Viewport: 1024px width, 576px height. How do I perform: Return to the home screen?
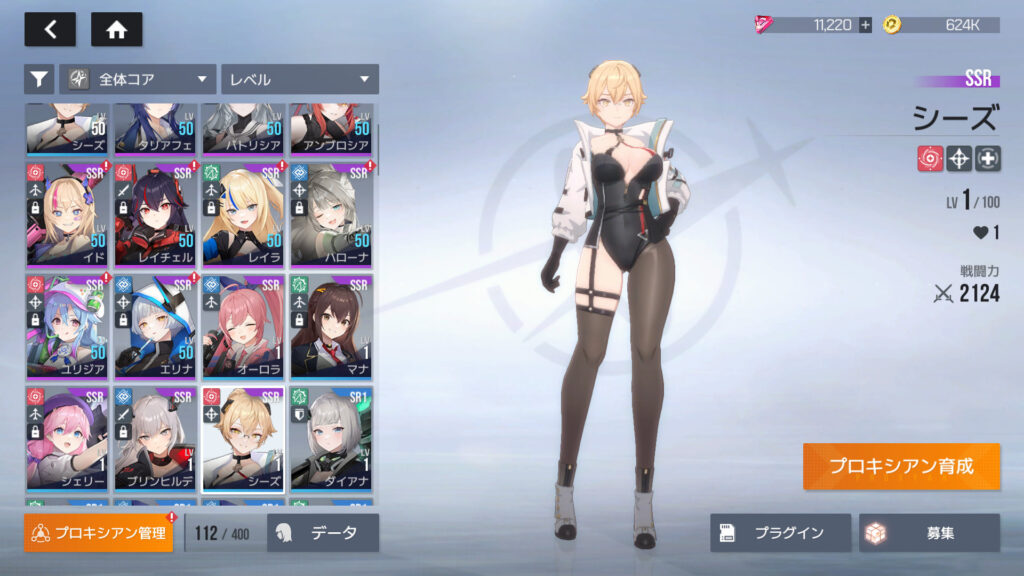point(116,30)
